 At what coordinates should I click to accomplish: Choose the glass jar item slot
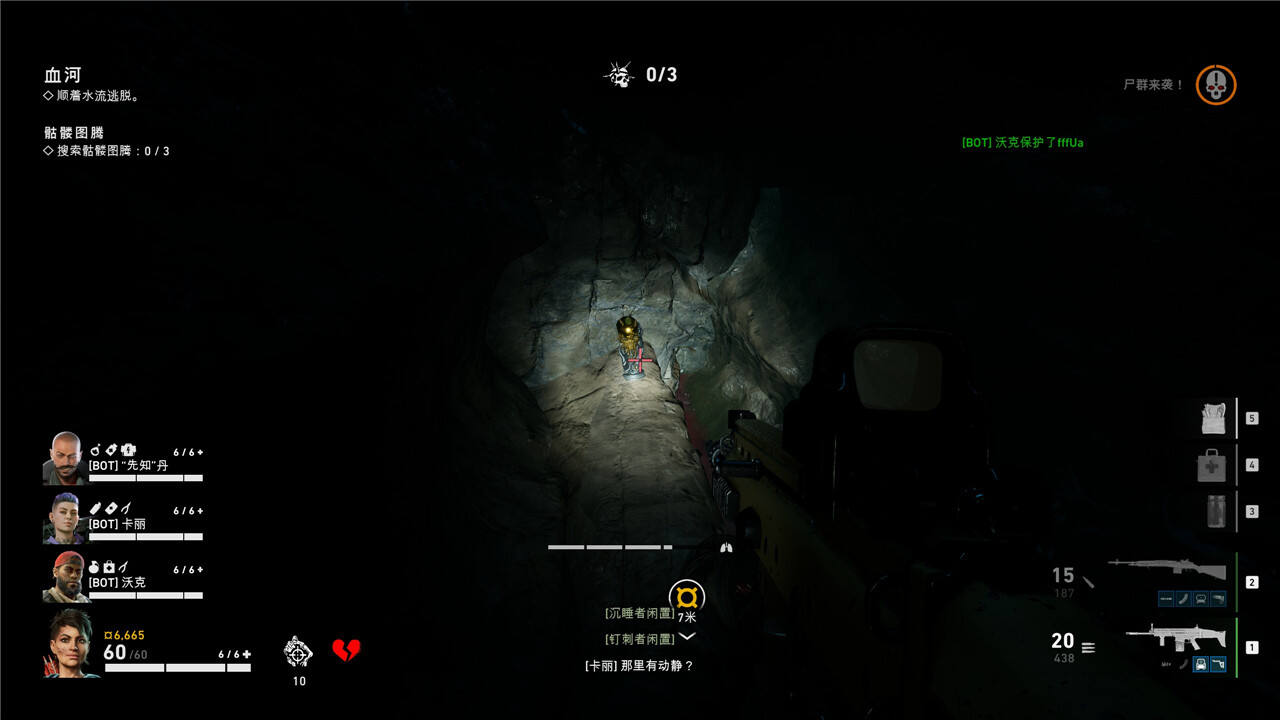click(1216, 510)
